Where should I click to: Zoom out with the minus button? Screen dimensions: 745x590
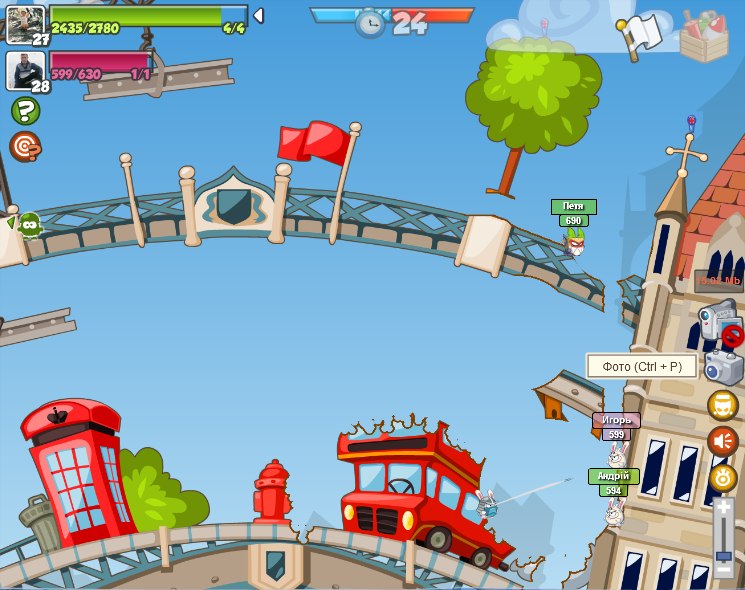pyautogui.click(x=723, y=570)
